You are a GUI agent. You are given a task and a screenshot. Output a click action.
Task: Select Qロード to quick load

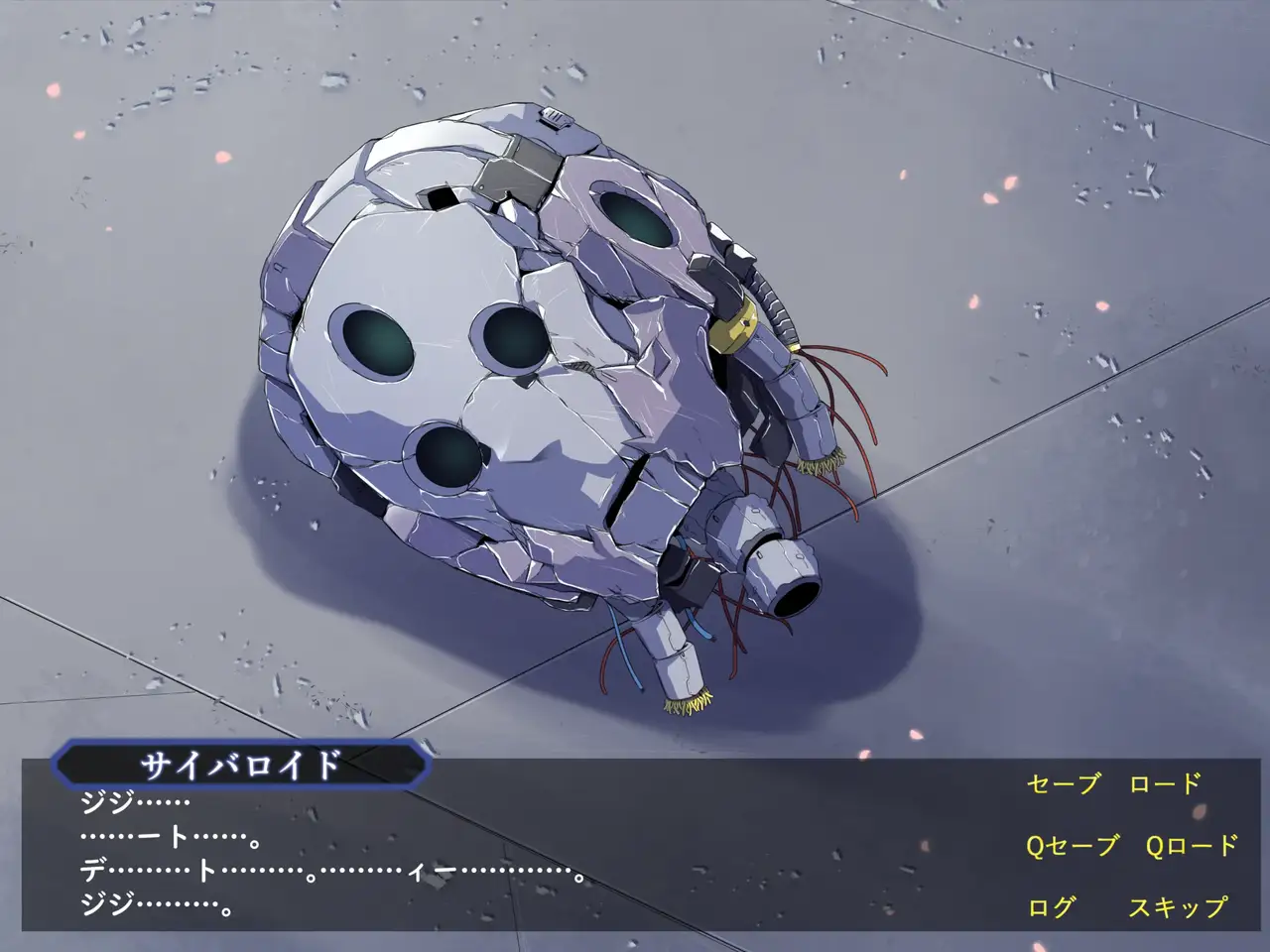pos(1191,846)
